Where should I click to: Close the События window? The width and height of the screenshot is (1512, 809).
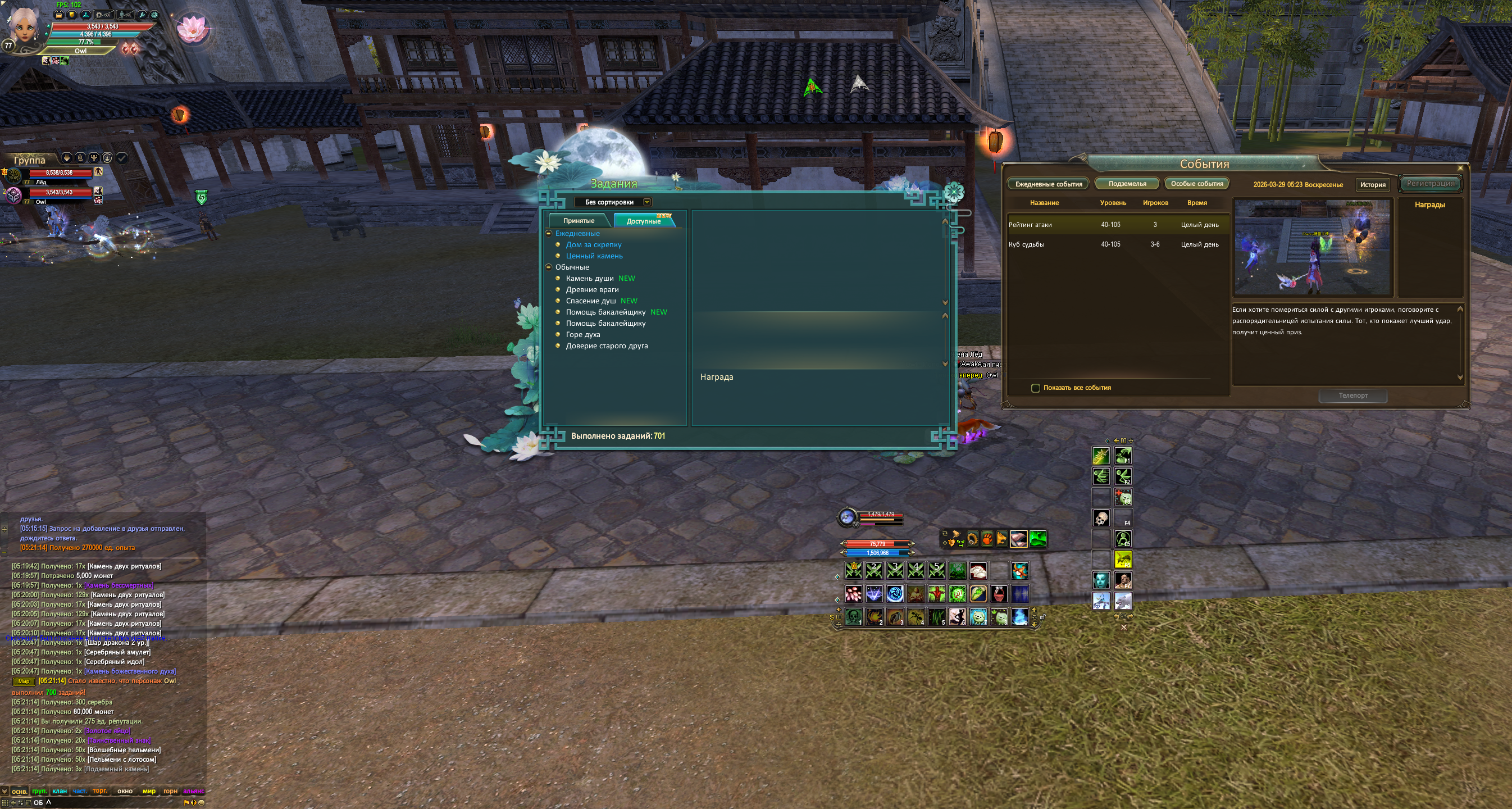point(1460,169)
